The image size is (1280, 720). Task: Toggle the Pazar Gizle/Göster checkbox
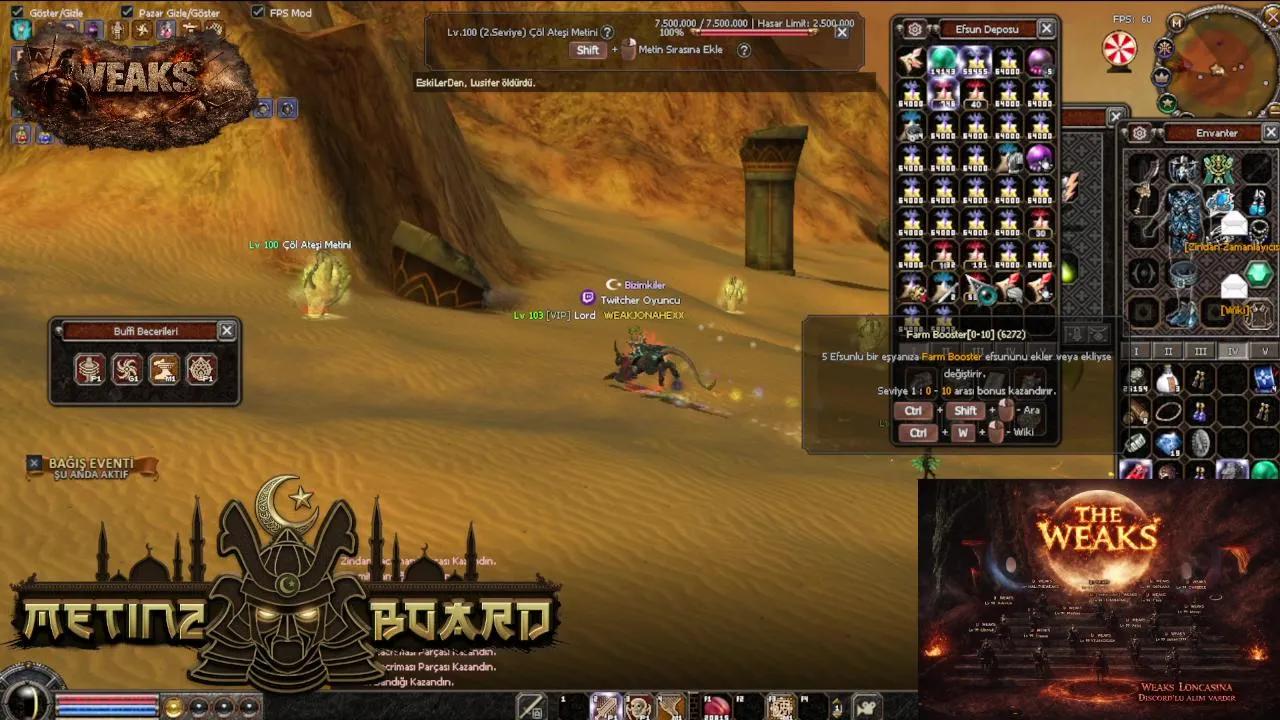(127, 13)
